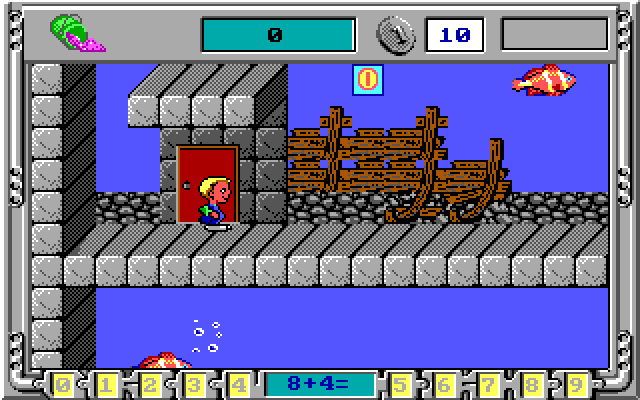Screen dimensions: 640x400
Task: Select the number 8 tile
Action: point(533,384)
